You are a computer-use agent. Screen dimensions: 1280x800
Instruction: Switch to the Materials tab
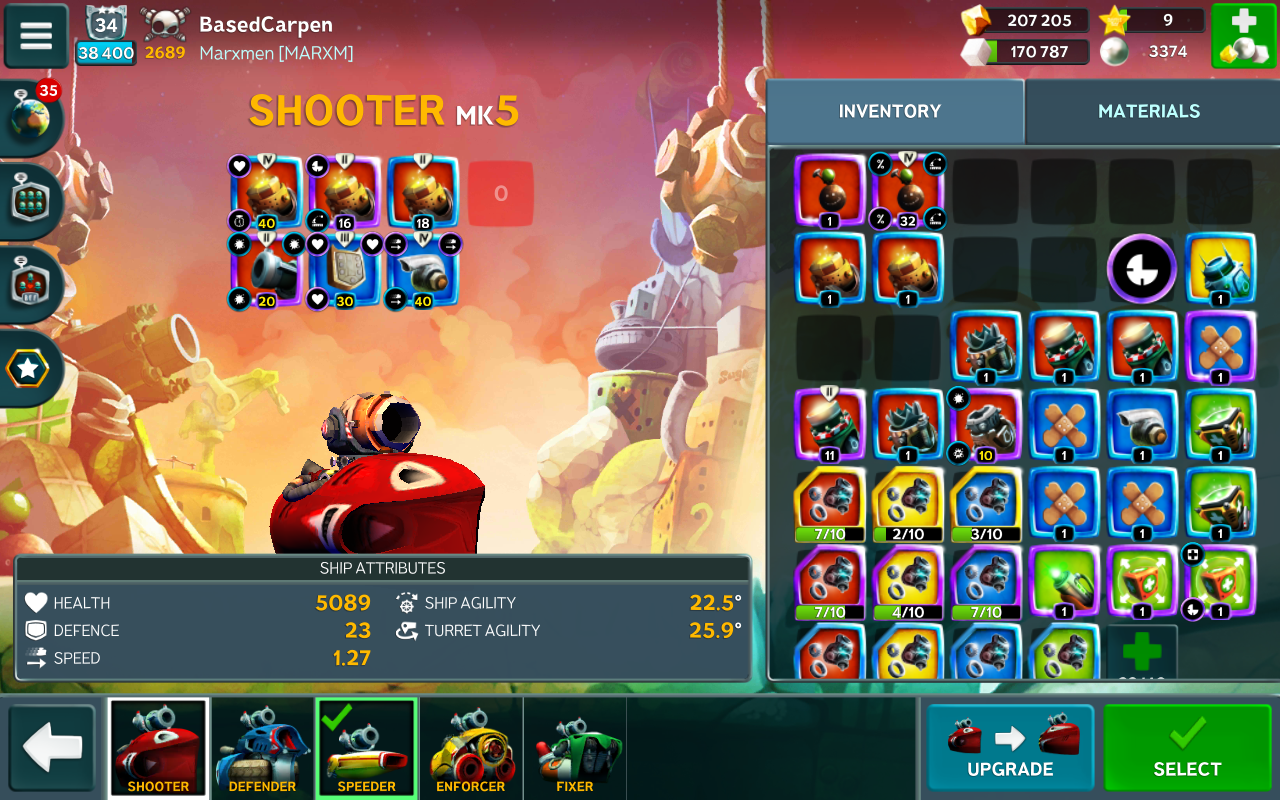(x=1148, y=111)
